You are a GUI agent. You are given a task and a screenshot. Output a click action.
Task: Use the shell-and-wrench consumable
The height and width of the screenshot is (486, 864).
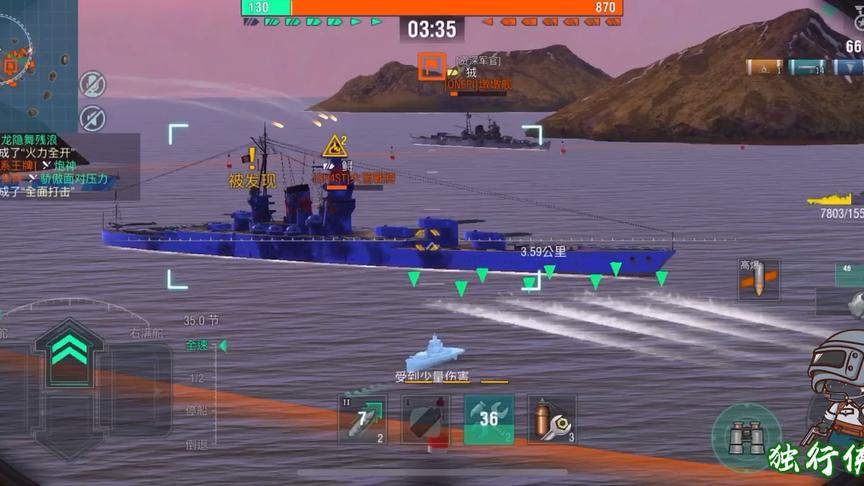[x=551, y=419]
